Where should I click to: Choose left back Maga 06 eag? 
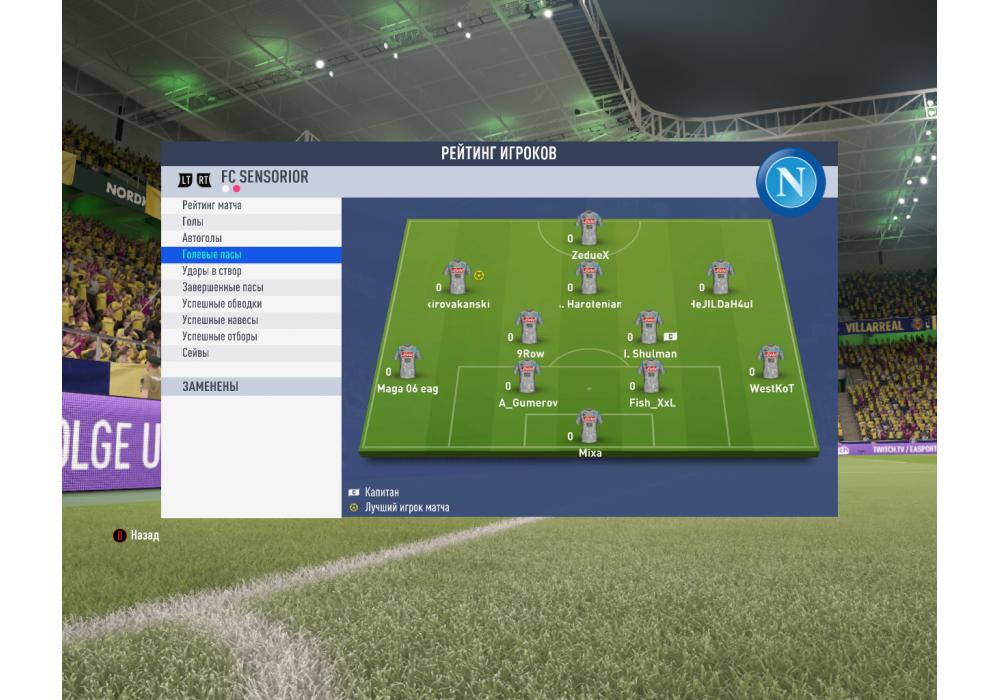point(407,362)
